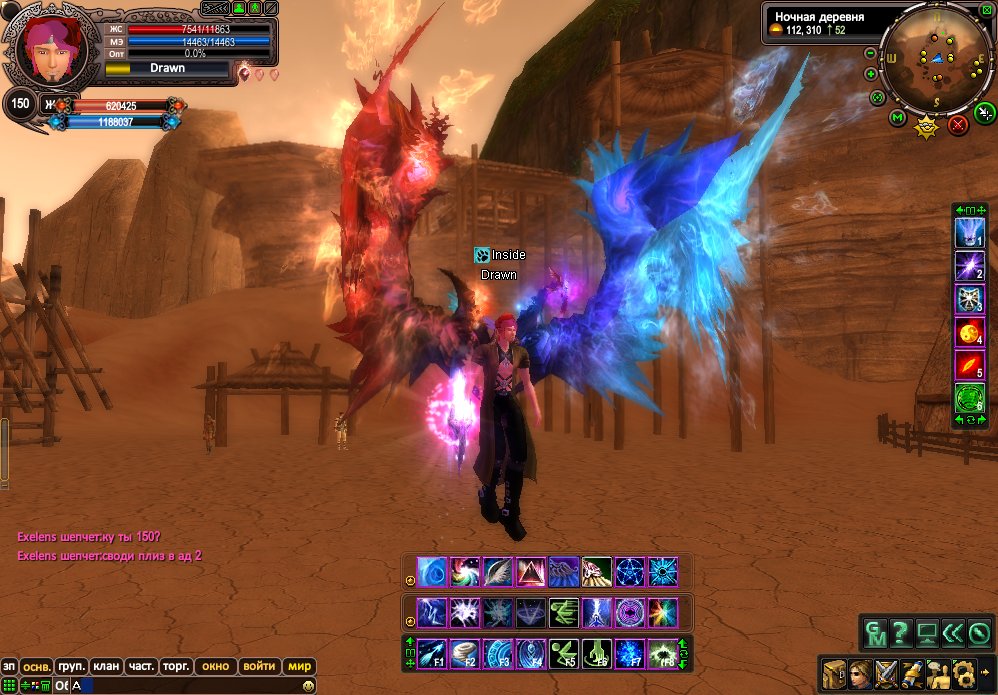Use the fireball skill in the side bar
Screen dimensions: 998x695
969,332
